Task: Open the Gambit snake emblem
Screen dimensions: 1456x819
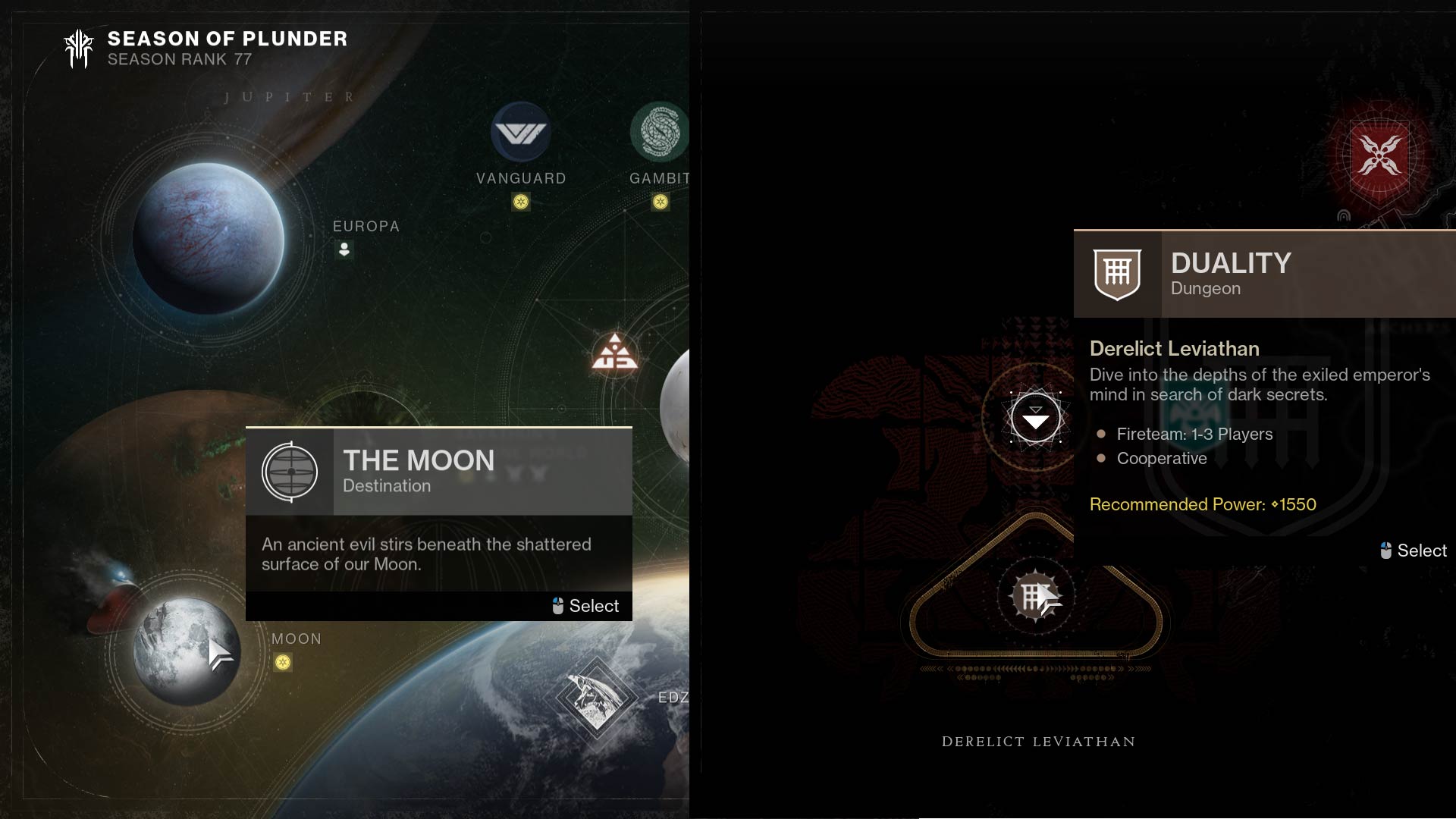Action: coord(659,130)
